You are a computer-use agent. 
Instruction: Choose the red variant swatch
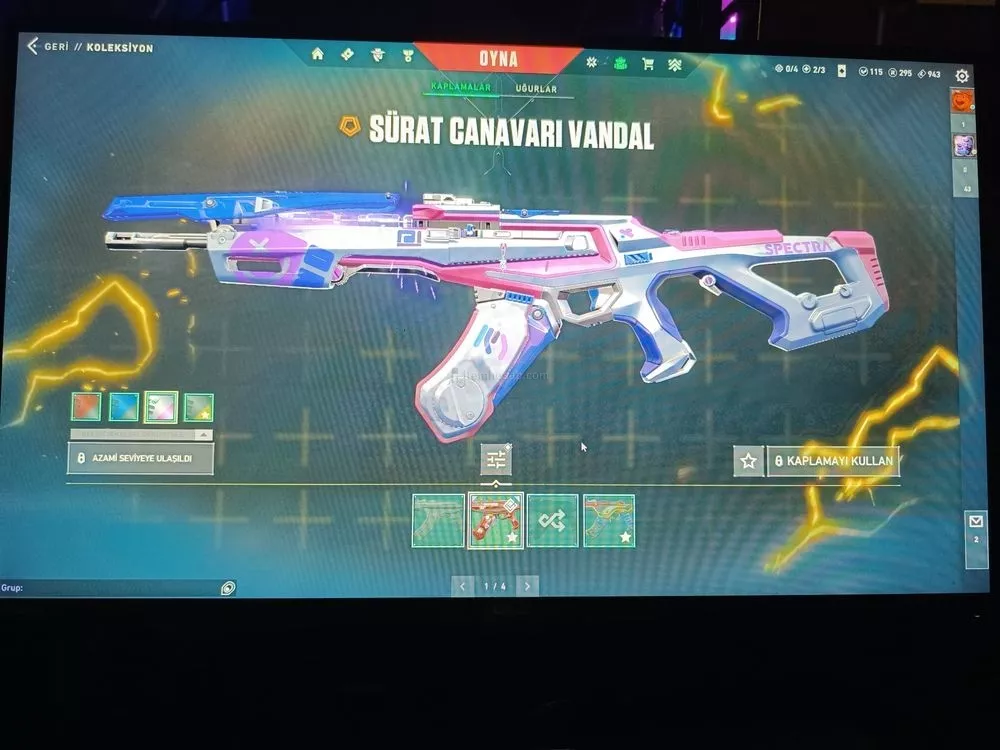point(86,406)
